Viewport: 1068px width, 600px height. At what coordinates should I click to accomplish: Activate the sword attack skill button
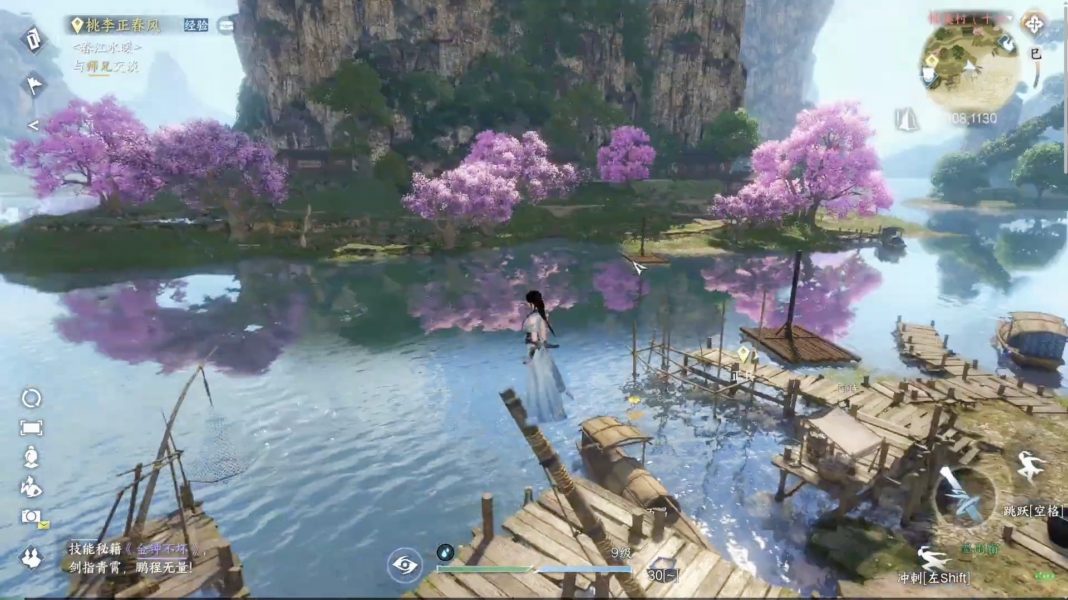964,497
